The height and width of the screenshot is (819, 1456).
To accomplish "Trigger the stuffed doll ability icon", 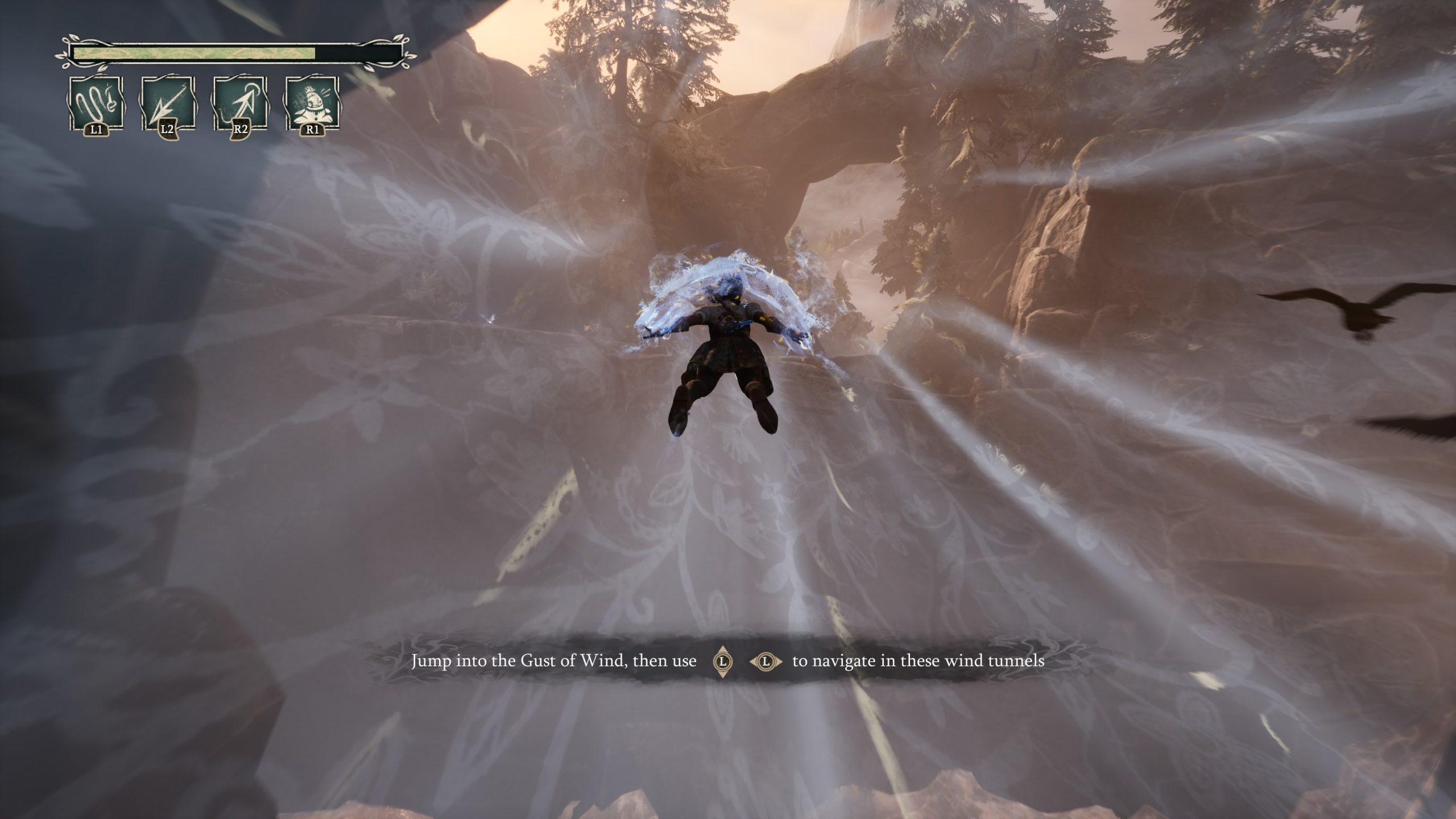I will [312, 104].
